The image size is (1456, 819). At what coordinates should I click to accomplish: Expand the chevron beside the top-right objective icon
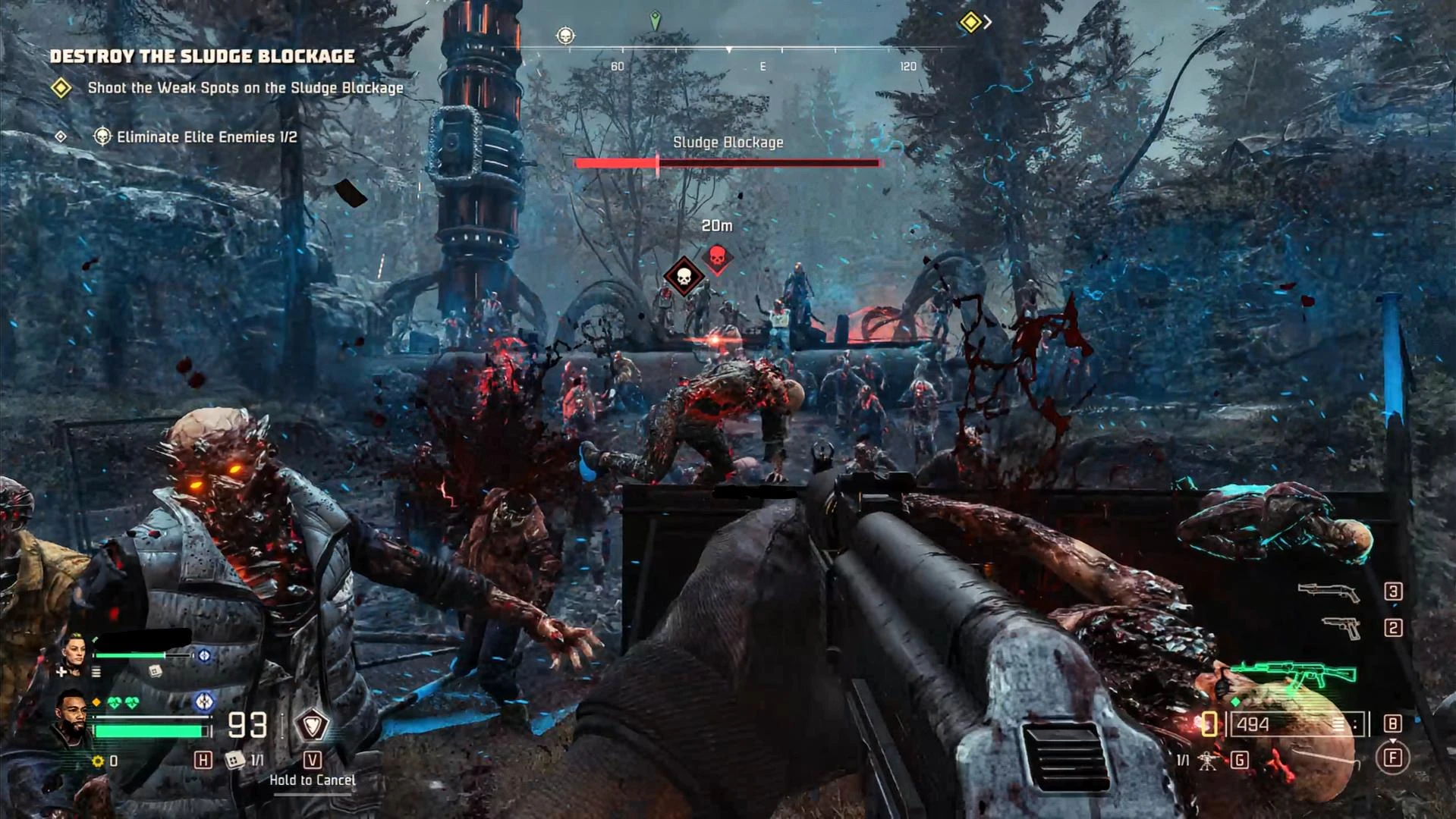click(989, 22)
